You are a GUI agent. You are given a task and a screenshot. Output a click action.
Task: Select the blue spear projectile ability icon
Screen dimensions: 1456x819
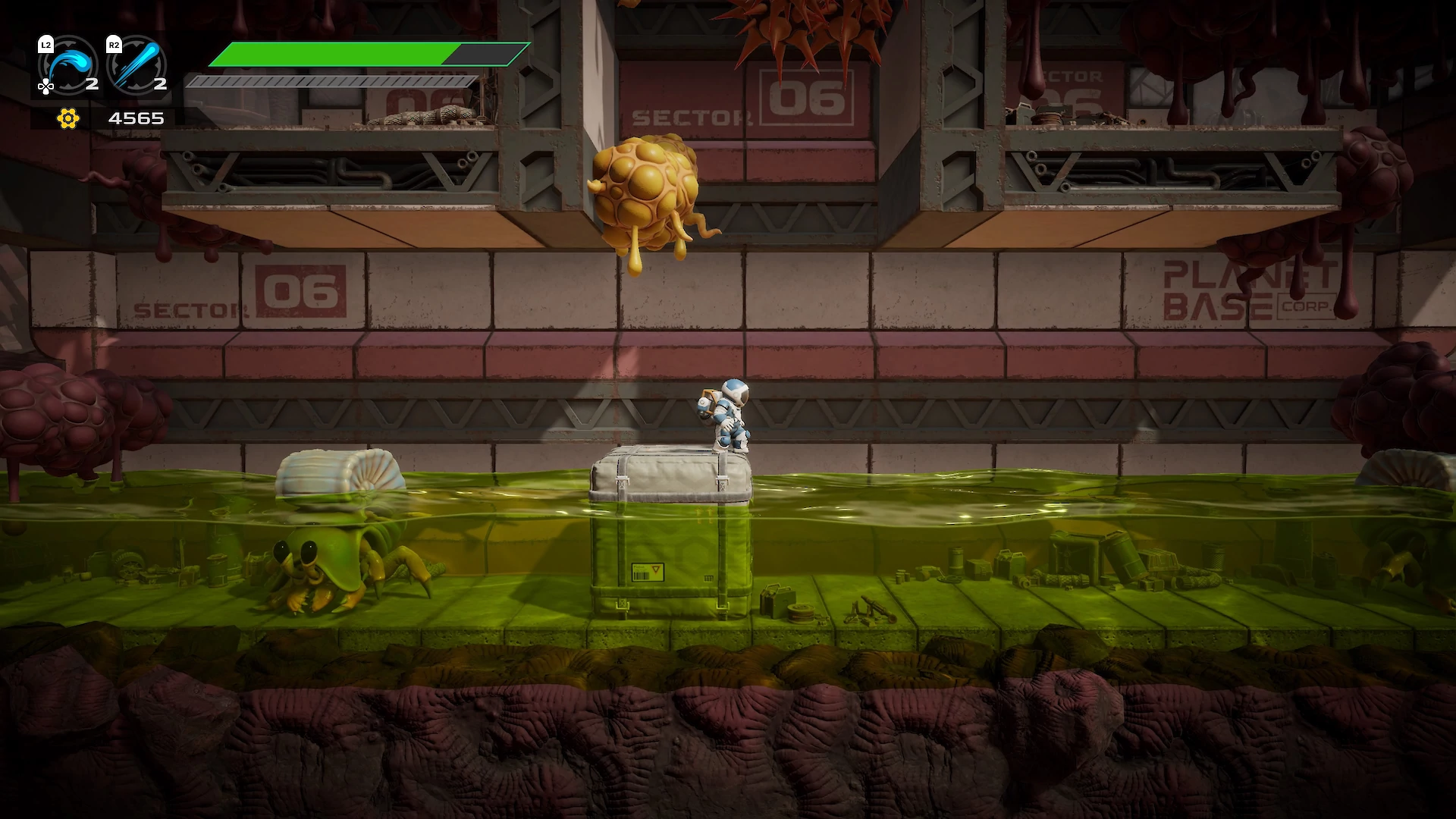pos(138,64)
